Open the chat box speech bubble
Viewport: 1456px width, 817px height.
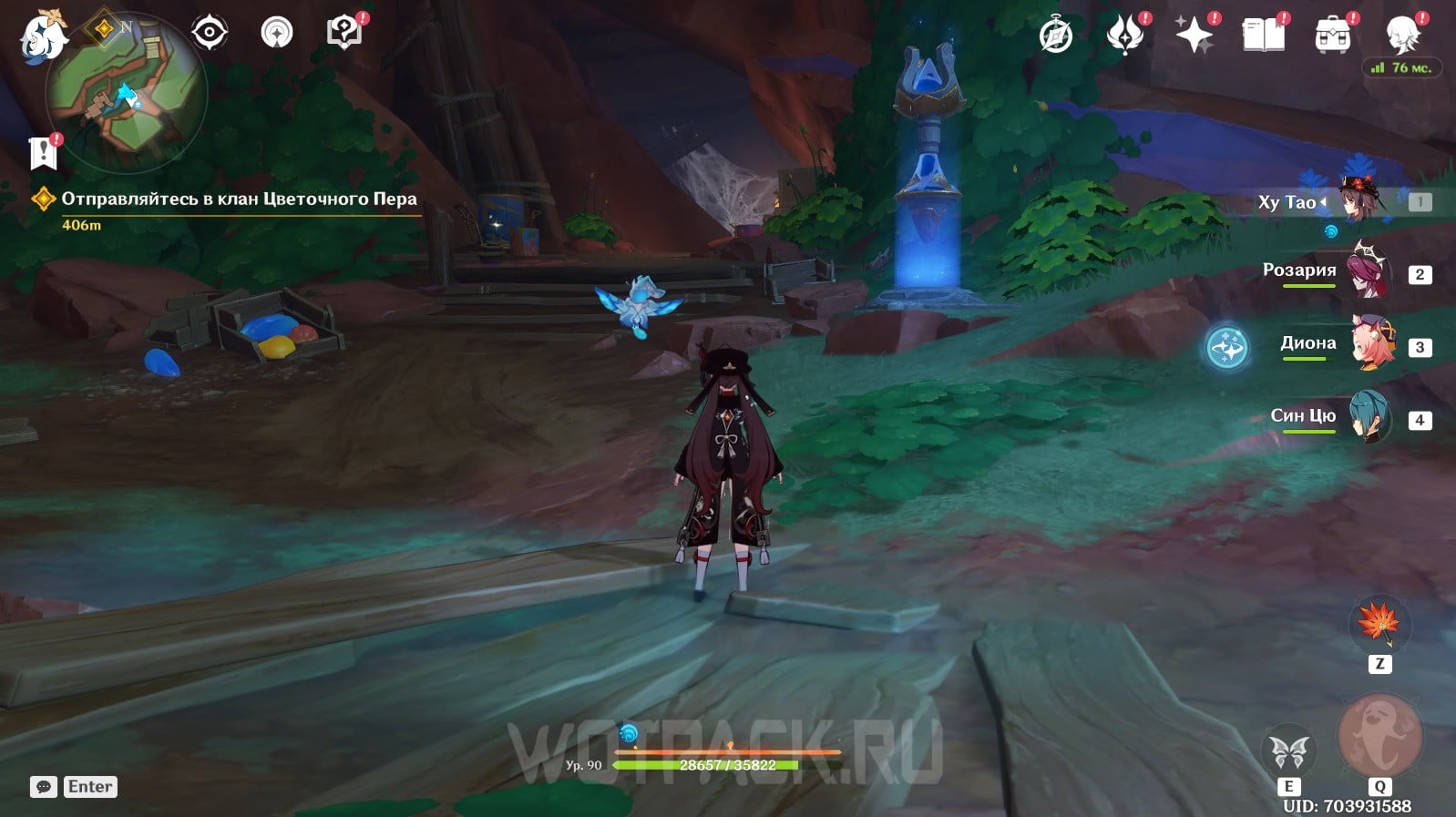click(43, 787)
